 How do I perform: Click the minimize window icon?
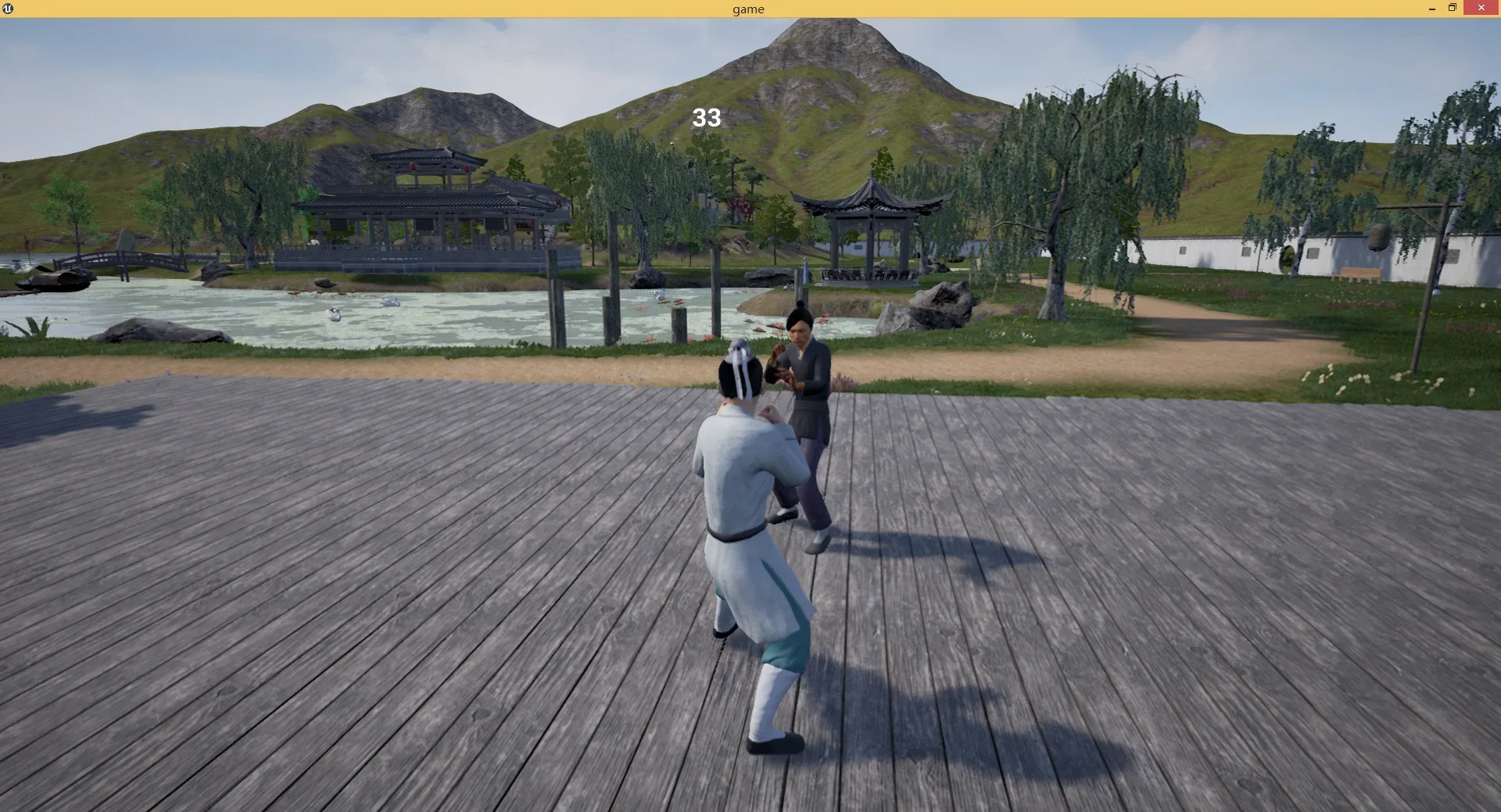(1431, 8)
